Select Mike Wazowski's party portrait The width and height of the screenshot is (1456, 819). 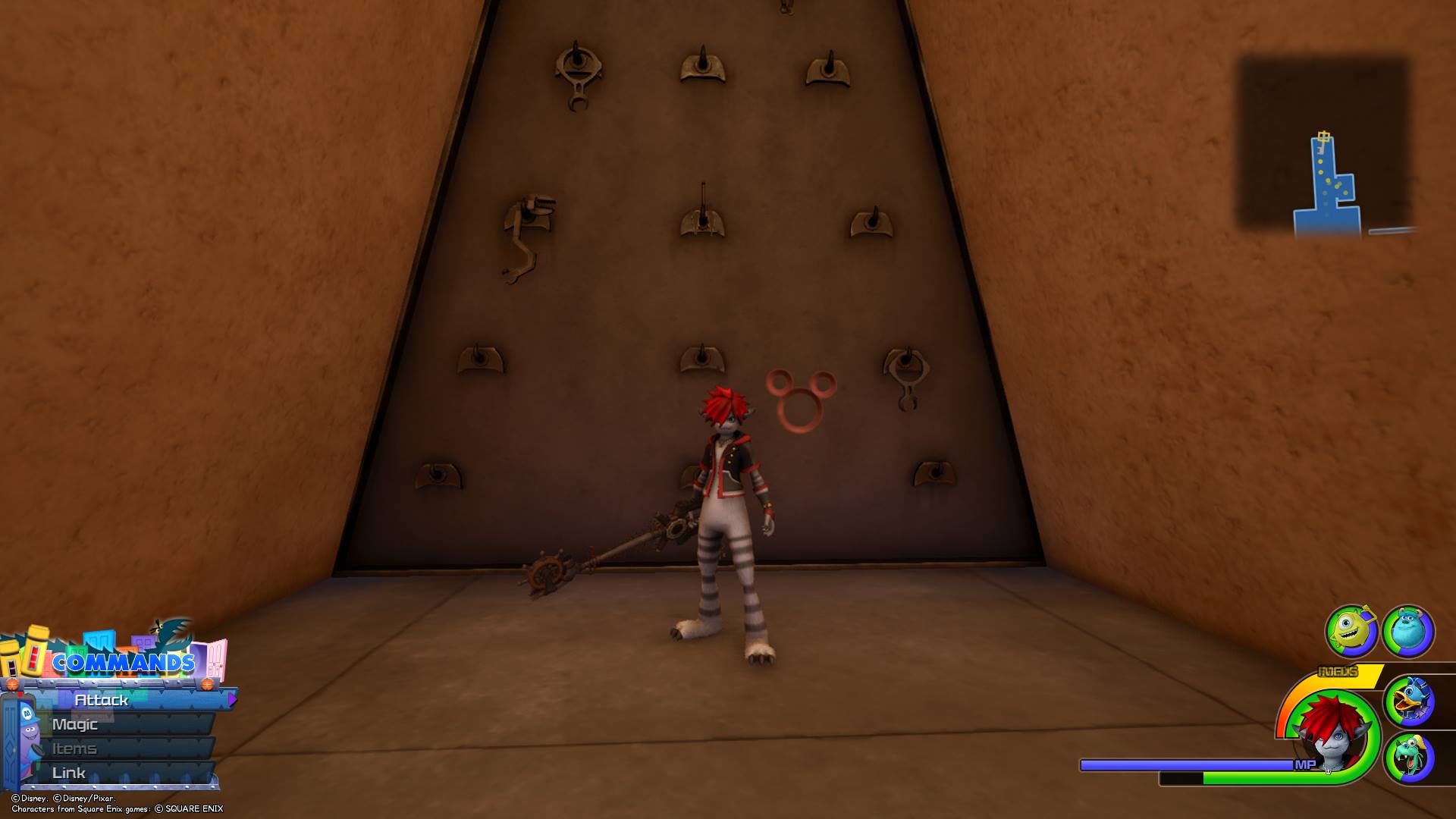[1351, 630]
